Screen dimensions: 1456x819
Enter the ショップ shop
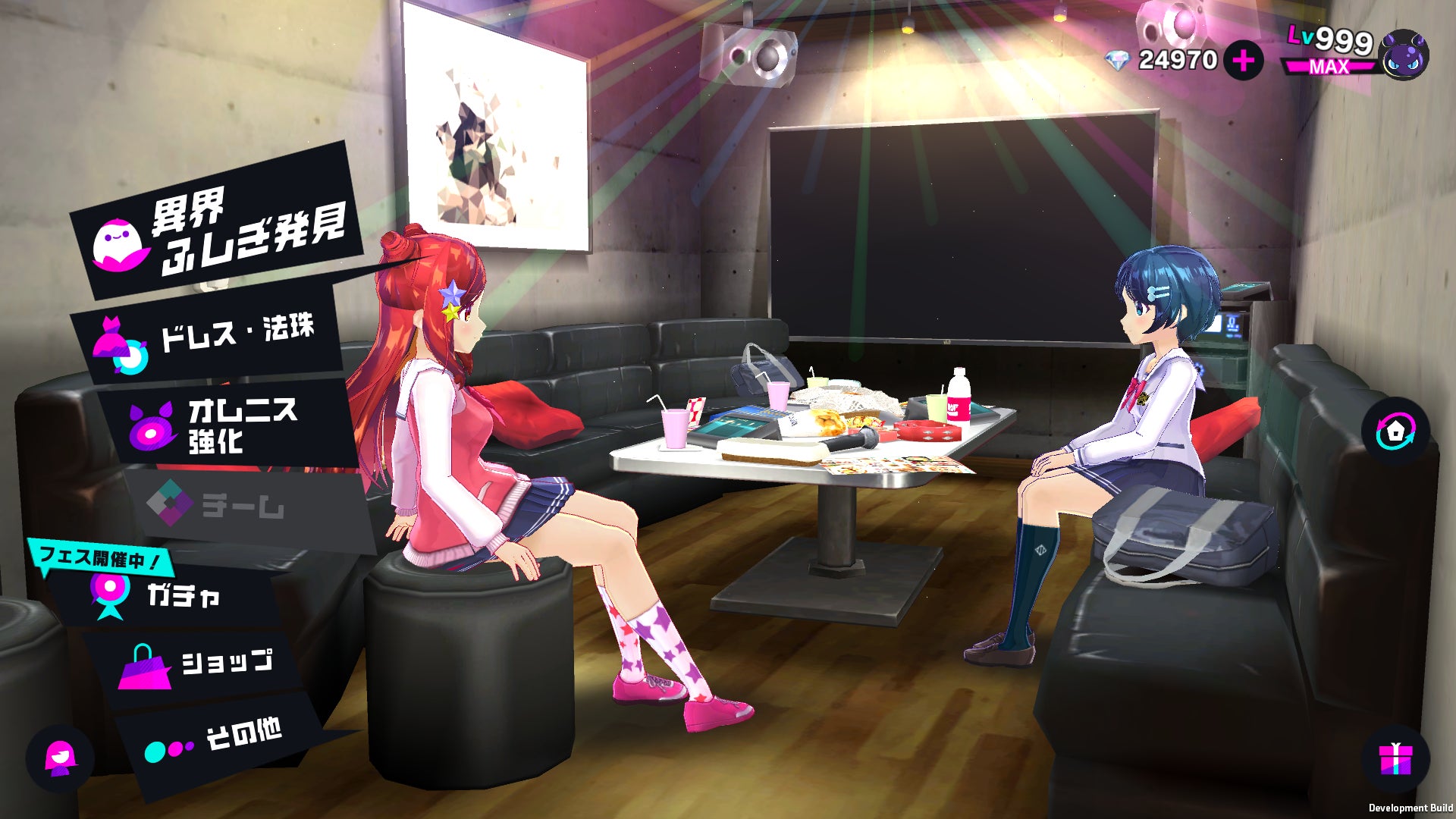click(205, 665)
